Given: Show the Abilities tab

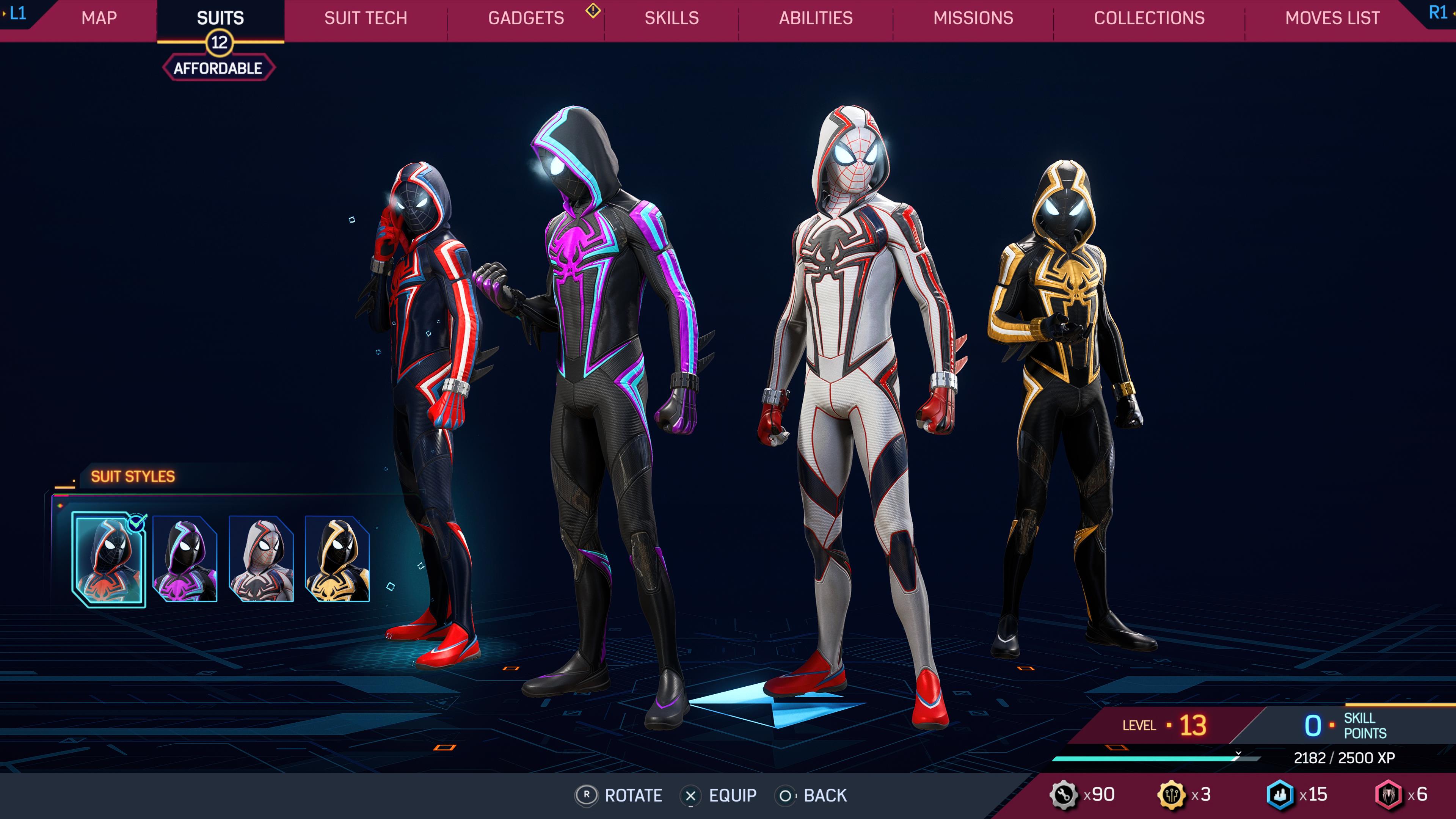Looking at the screenshot, I should click(x=816, y=18).
